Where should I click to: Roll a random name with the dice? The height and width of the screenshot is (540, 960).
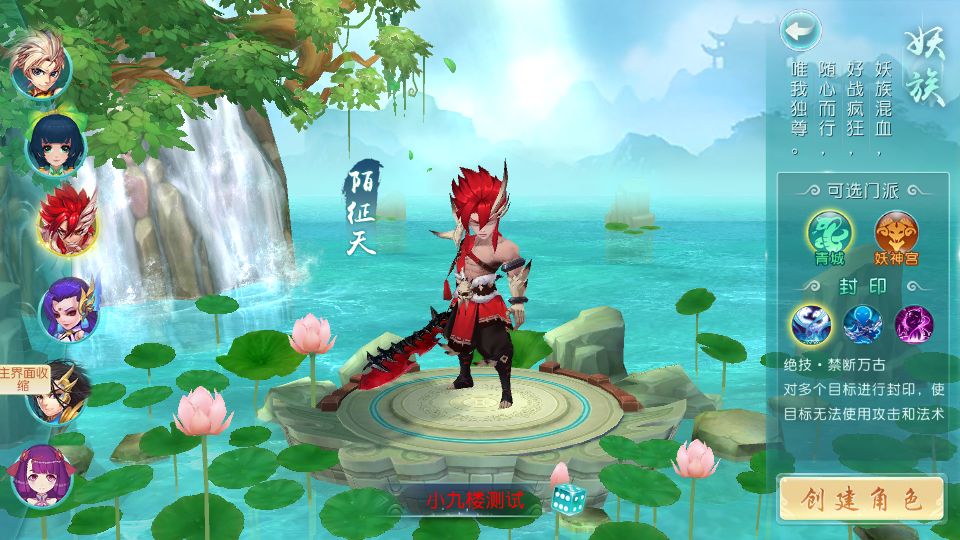569,498
